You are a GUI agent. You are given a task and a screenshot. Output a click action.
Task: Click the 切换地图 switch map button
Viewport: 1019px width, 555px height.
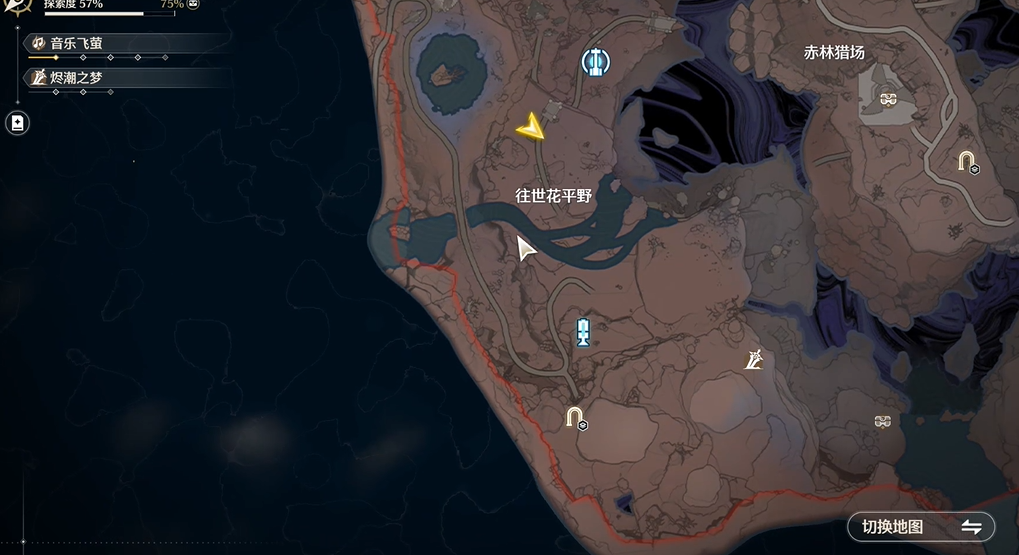click(x=920, y=527)
